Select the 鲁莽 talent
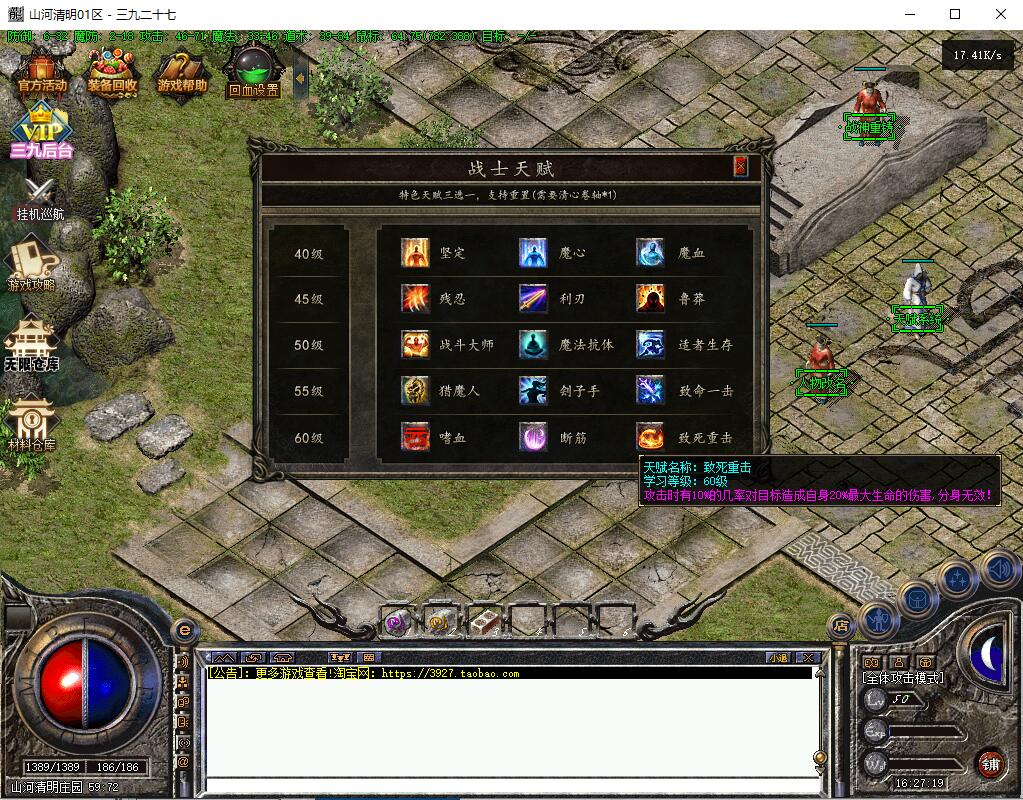 click(651, 299)
